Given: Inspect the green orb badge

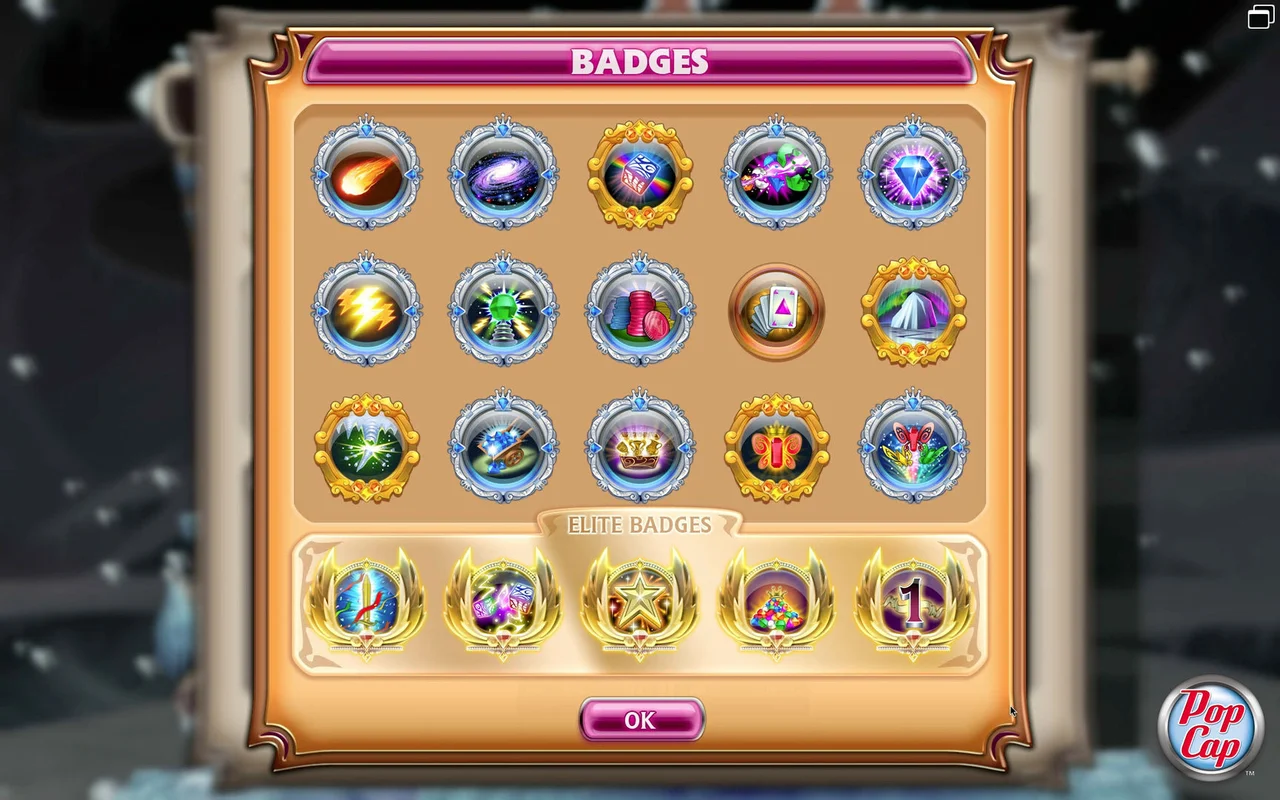Looking at the screenshot, I should pyautogui.click(x=504, y=310).
